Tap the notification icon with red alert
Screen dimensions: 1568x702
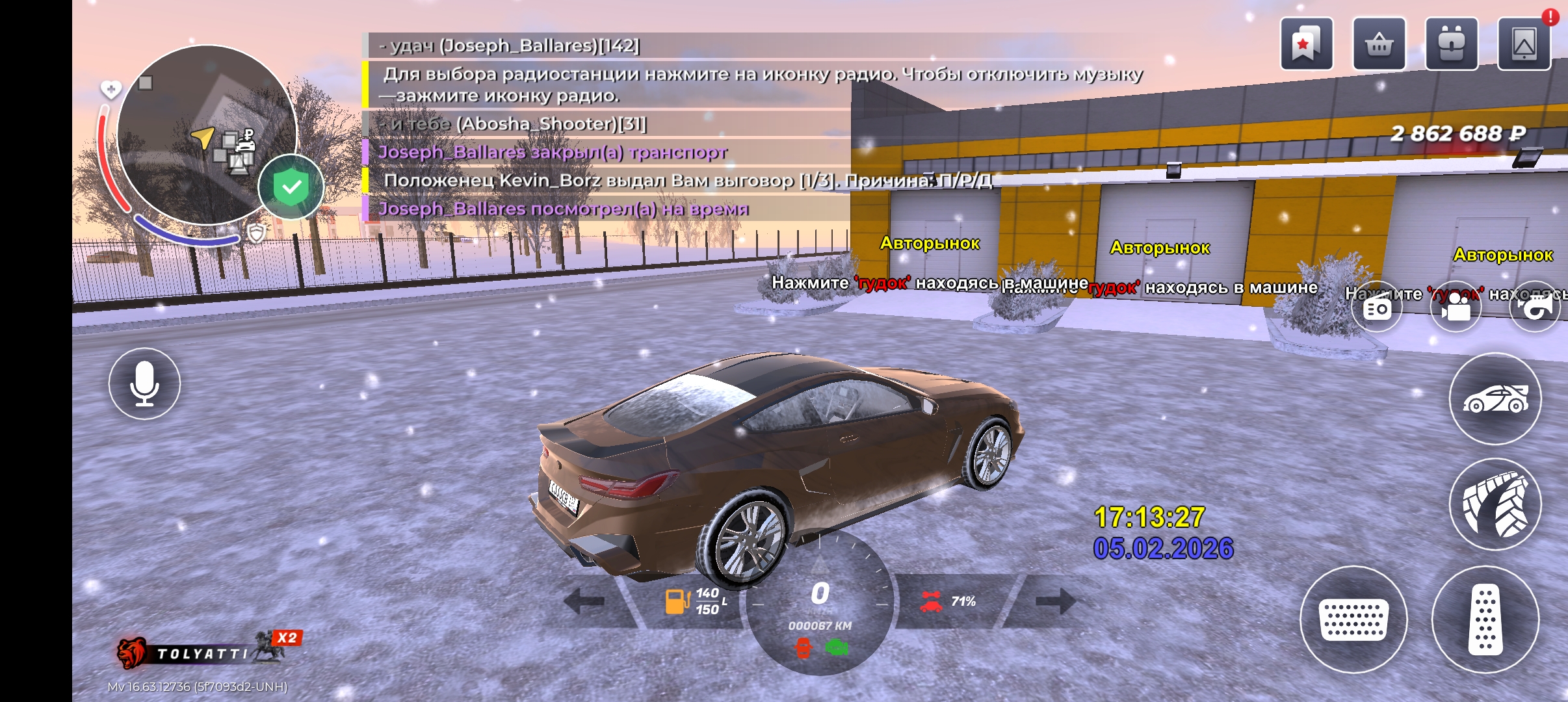(1524, 44)
